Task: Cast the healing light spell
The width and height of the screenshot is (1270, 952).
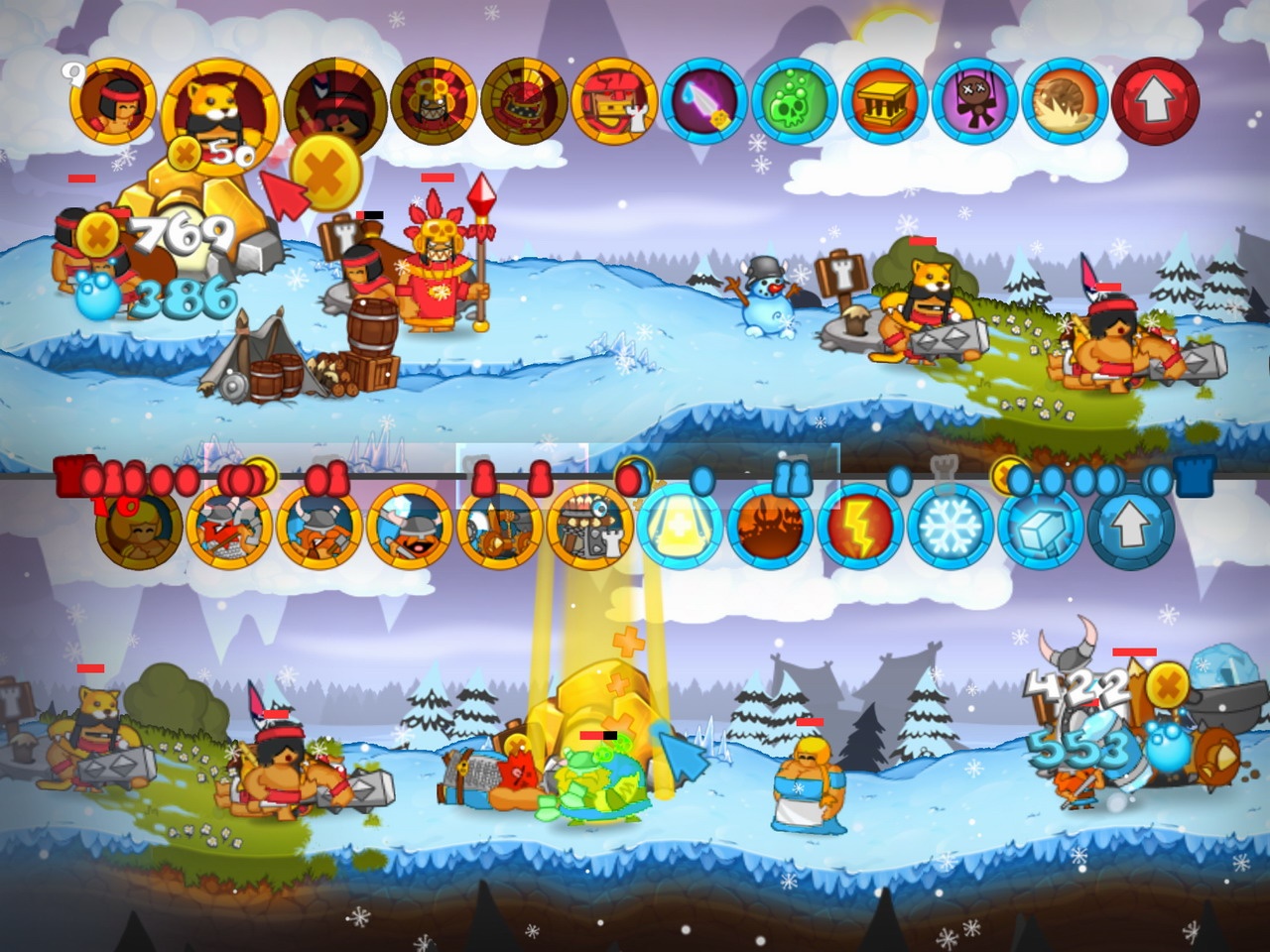Action: tap(678, 533)
